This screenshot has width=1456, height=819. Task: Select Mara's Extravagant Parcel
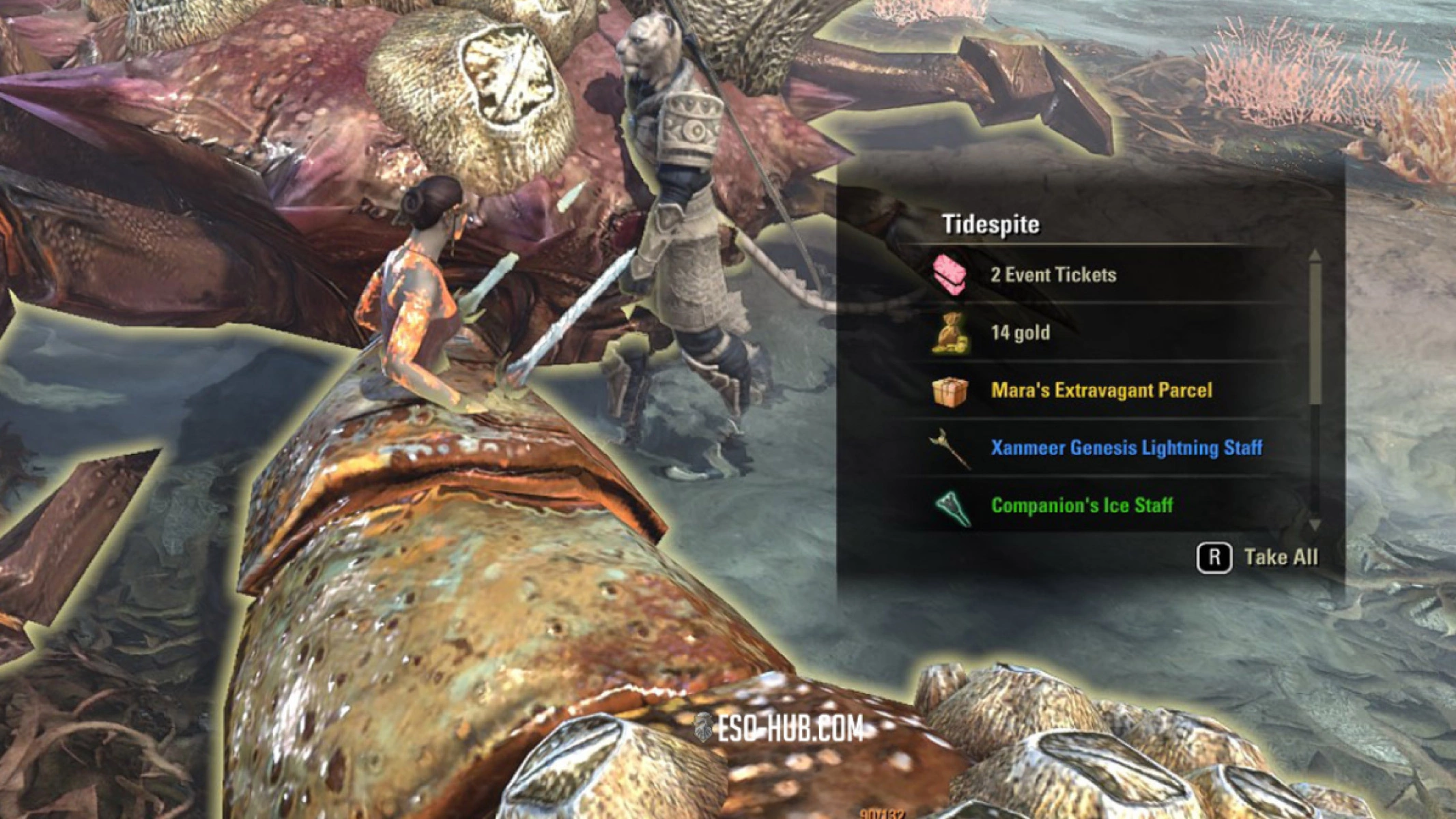click(x=1101, y=390)
